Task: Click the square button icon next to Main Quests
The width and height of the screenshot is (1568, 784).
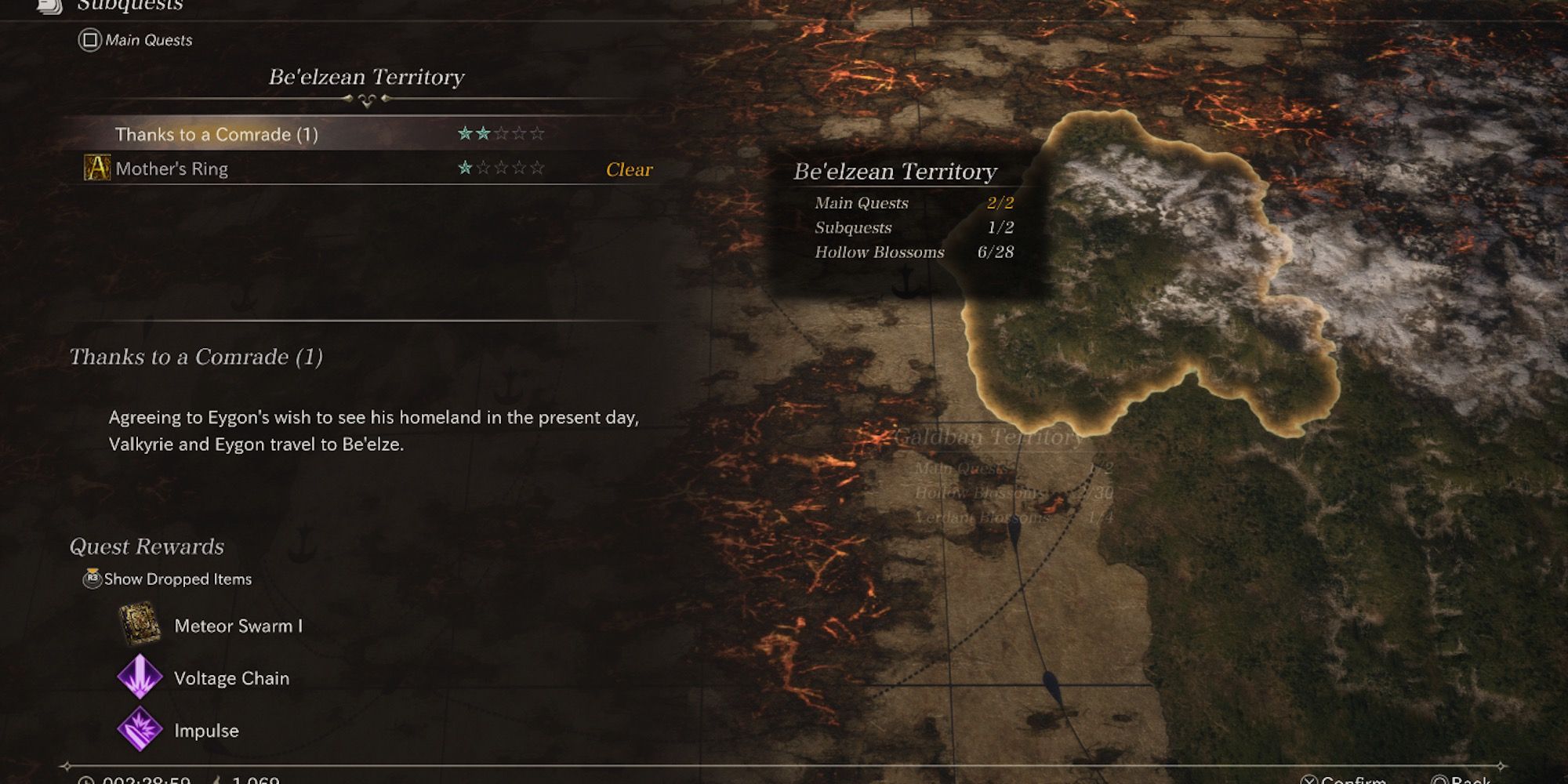Action: pyautogui.click(x=89, y=41)
